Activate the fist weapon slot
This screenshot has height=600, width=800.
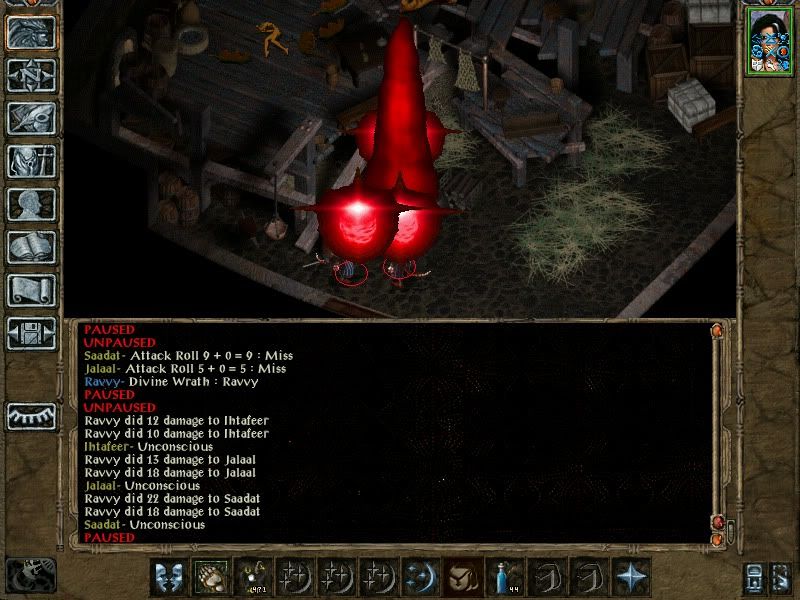coord(210,576)
